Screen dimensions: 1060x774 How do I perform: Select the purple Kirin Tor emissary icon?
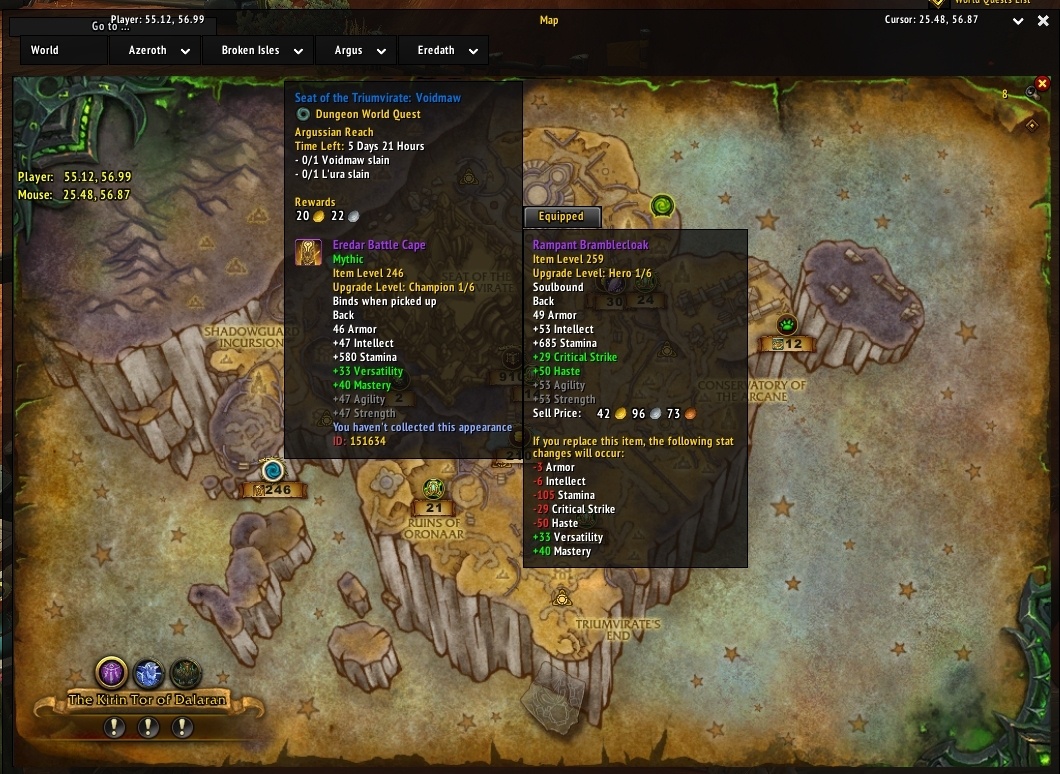point(111,672)
